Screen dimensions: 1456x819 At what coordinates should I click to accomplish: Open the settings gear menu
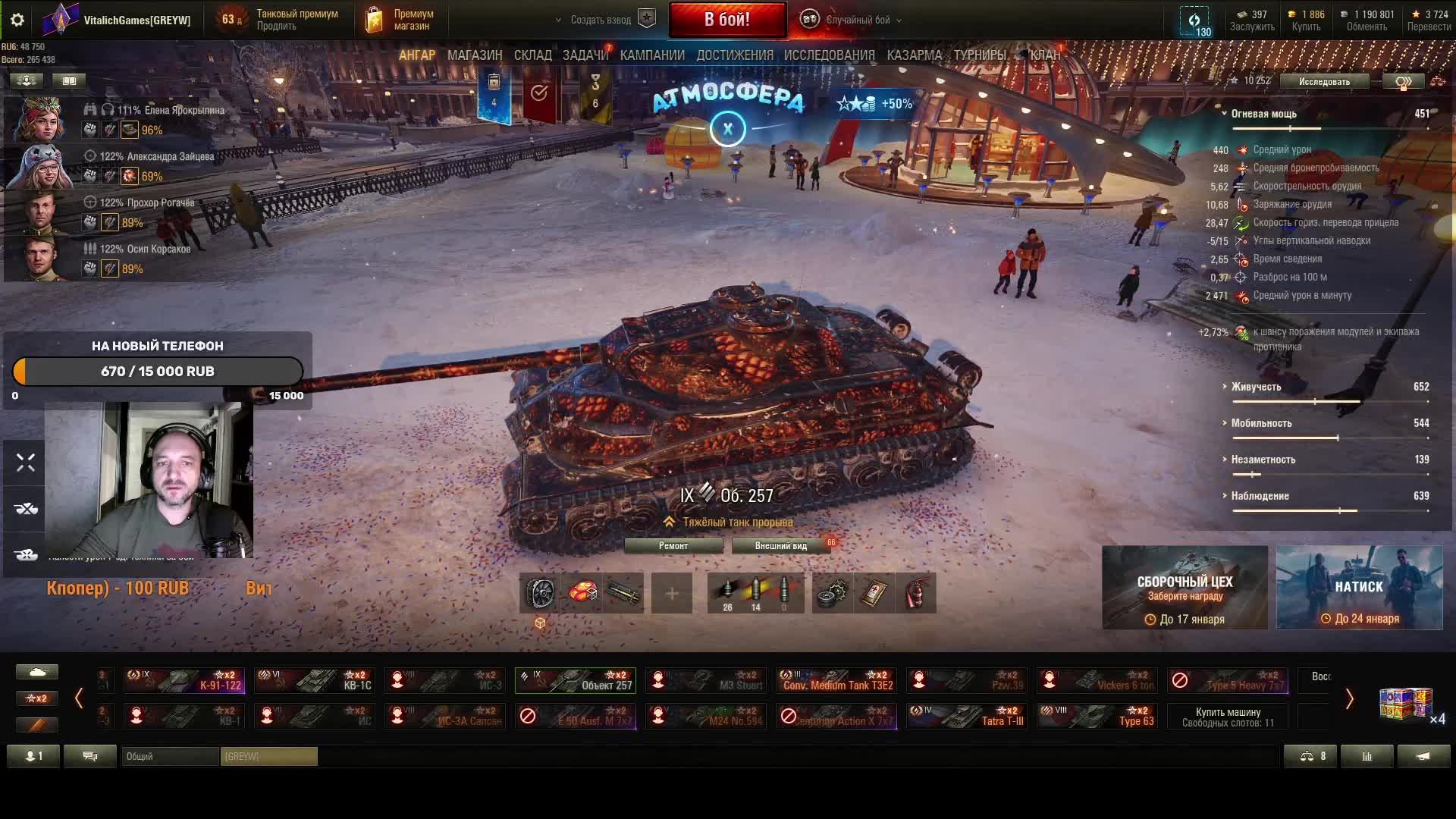pyautogui.click(x=17, y=20)
